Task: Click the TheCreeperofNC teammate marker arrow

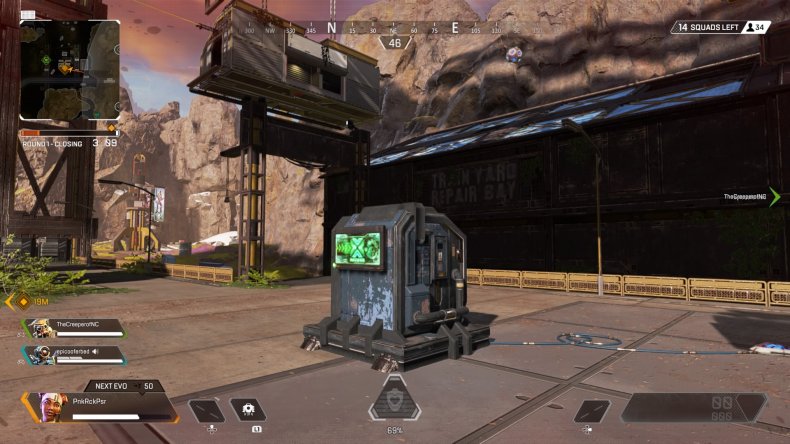Action: 774,197
